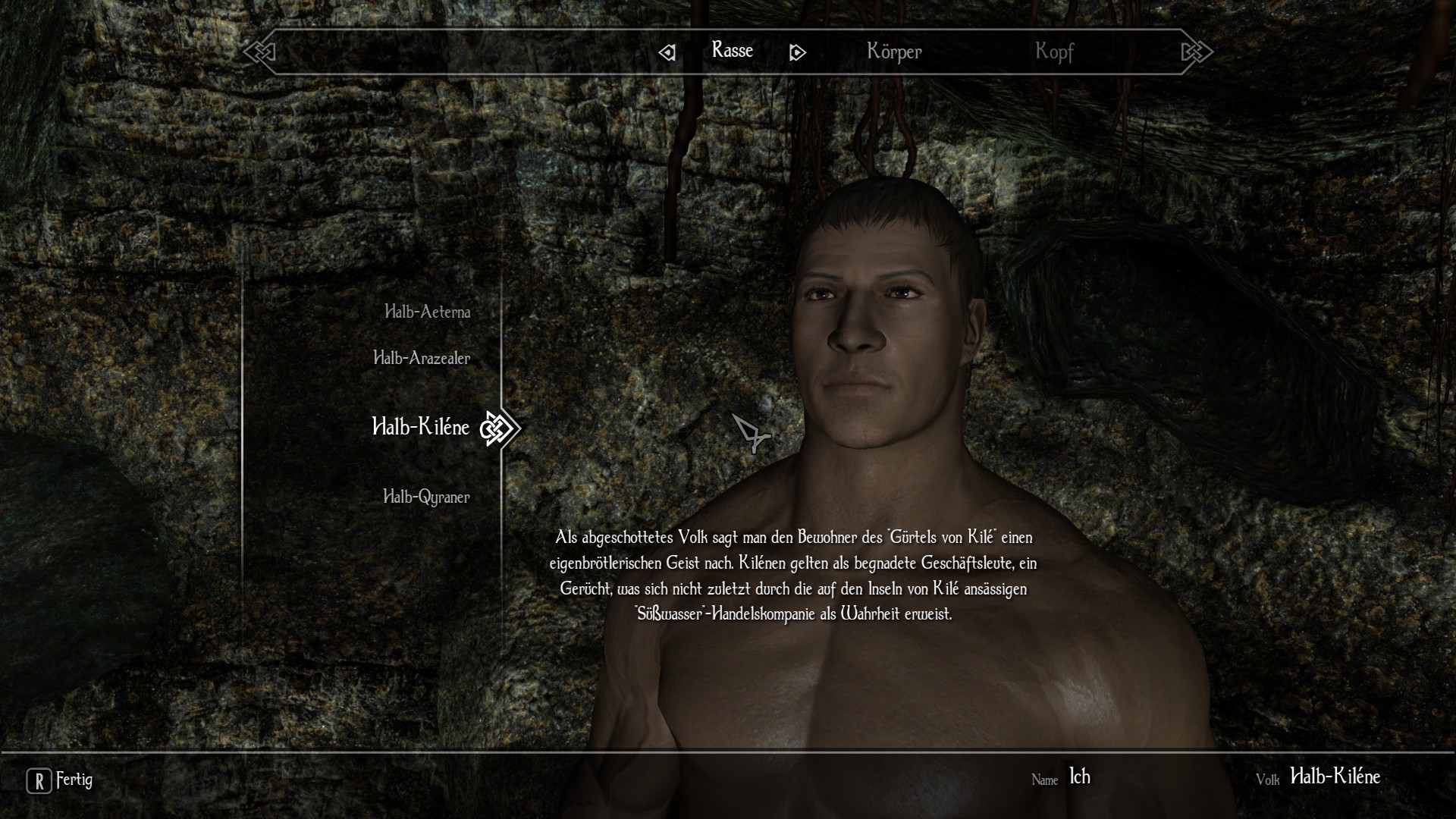Click the highlighted Halb-Kiléne race

pos(421,427)
